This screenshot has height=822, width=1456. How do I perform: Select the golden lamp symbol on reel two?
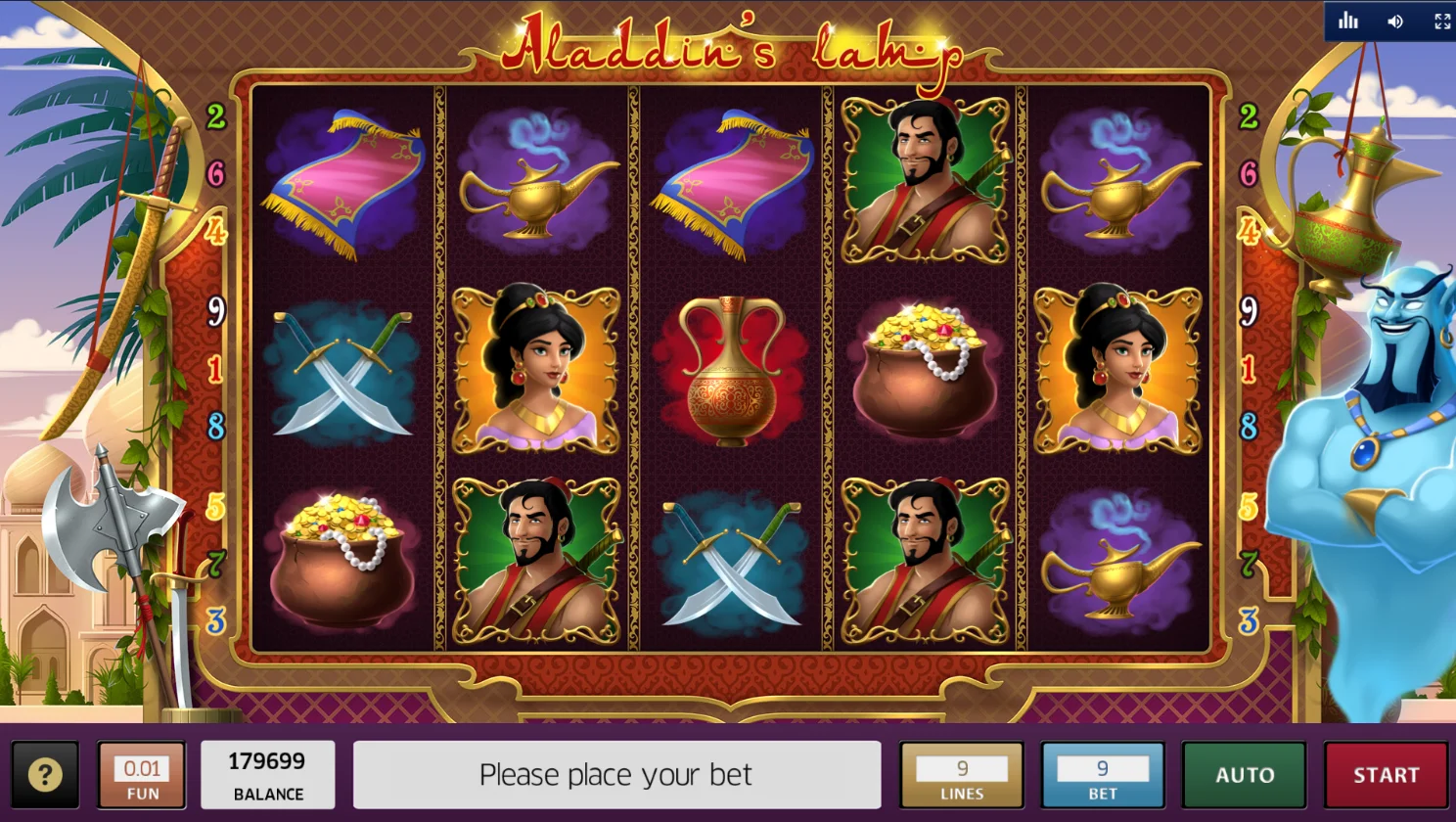[x=538, y=186]
